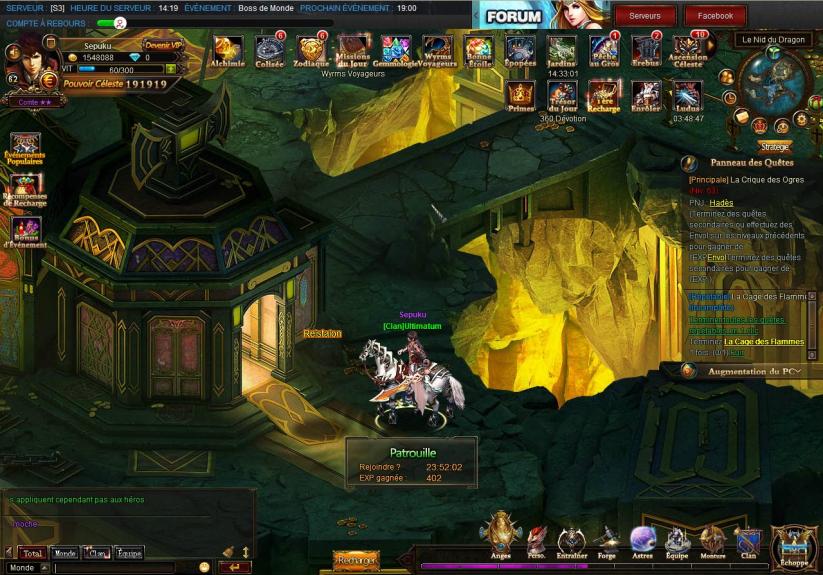Open the Erebus icon
The height and width of the screenshot is (575, 823).
[x=647, y=49]
